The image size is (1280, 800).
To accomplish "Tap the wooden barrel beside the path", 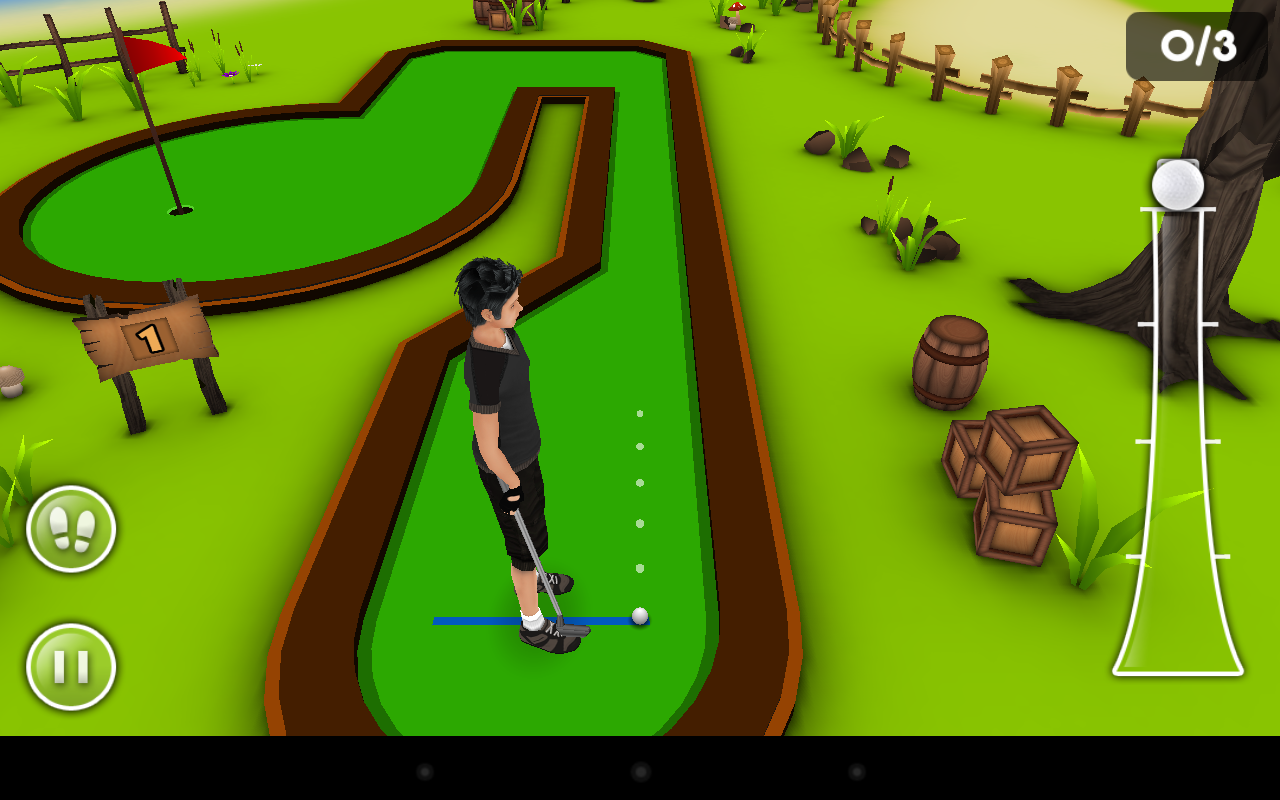I will pos(950,360).
